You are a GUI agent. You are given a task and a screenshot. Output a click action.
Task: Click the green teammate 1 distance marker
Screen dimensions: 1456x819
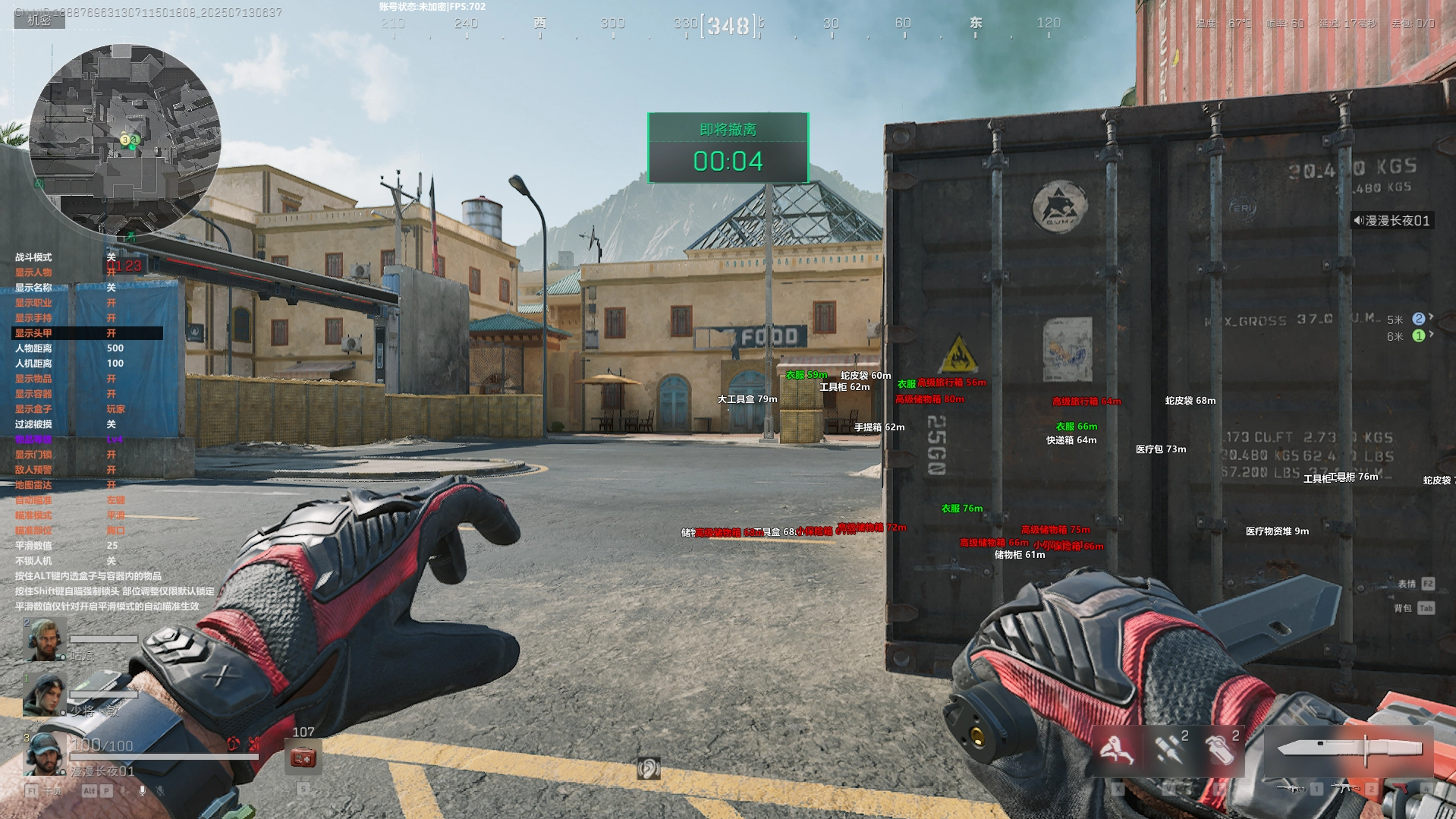pyautogui.click(x=1418, y=335)
